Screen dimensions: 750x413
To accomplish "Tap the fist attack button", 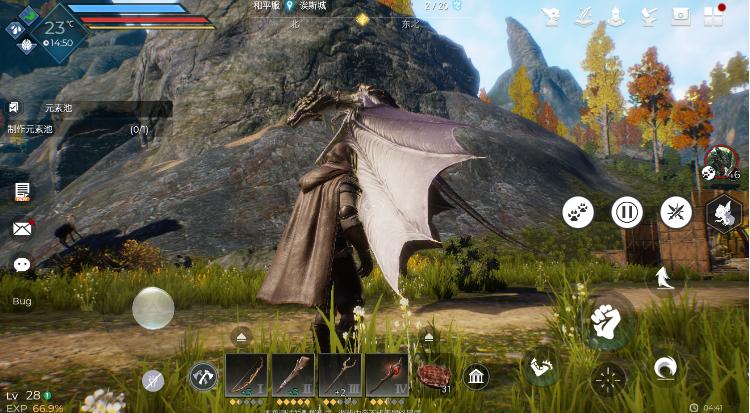I will [605, 320].
